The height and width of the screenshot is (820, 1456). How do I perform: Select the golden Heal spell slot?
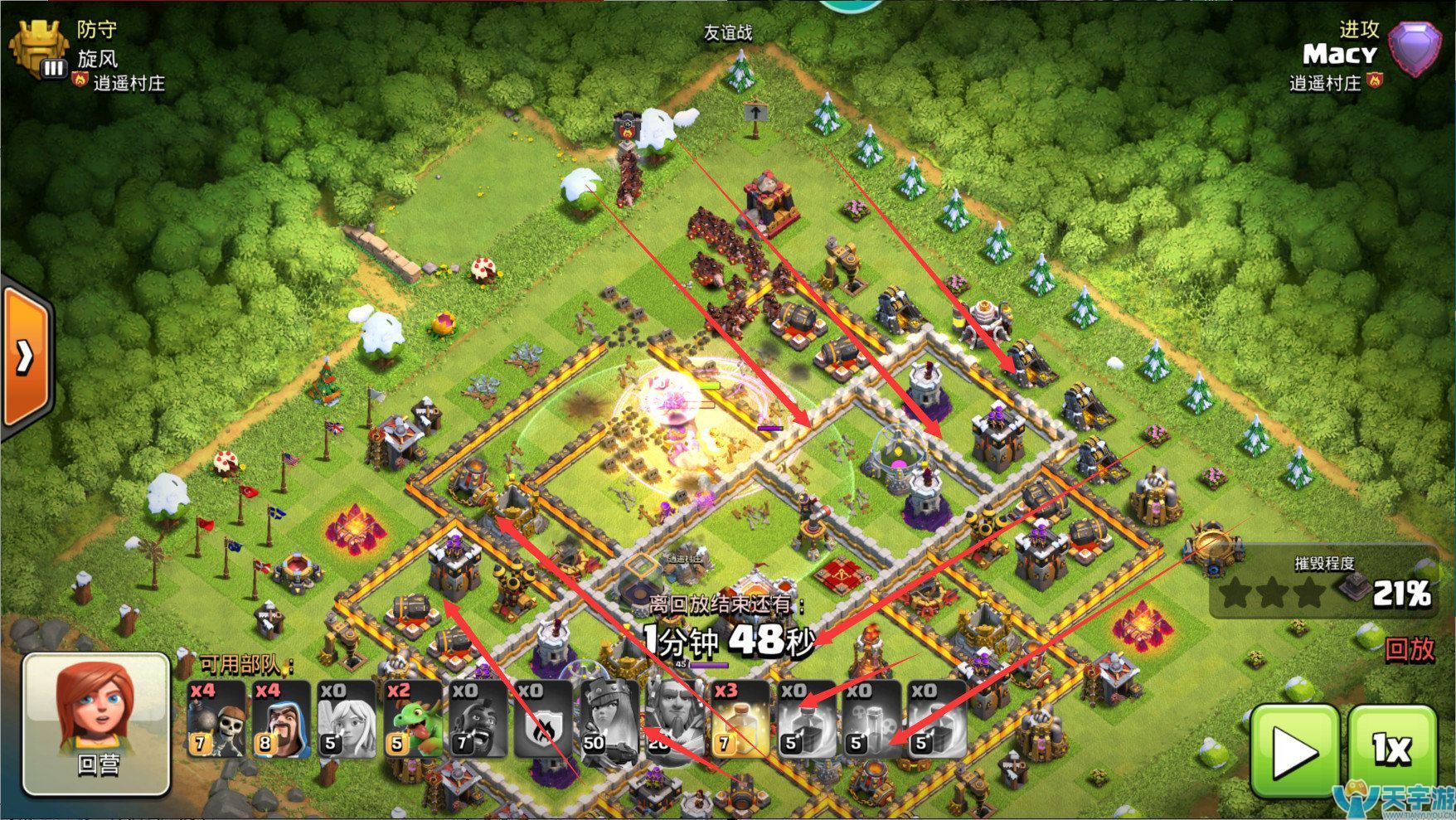[x=740, y=719]
